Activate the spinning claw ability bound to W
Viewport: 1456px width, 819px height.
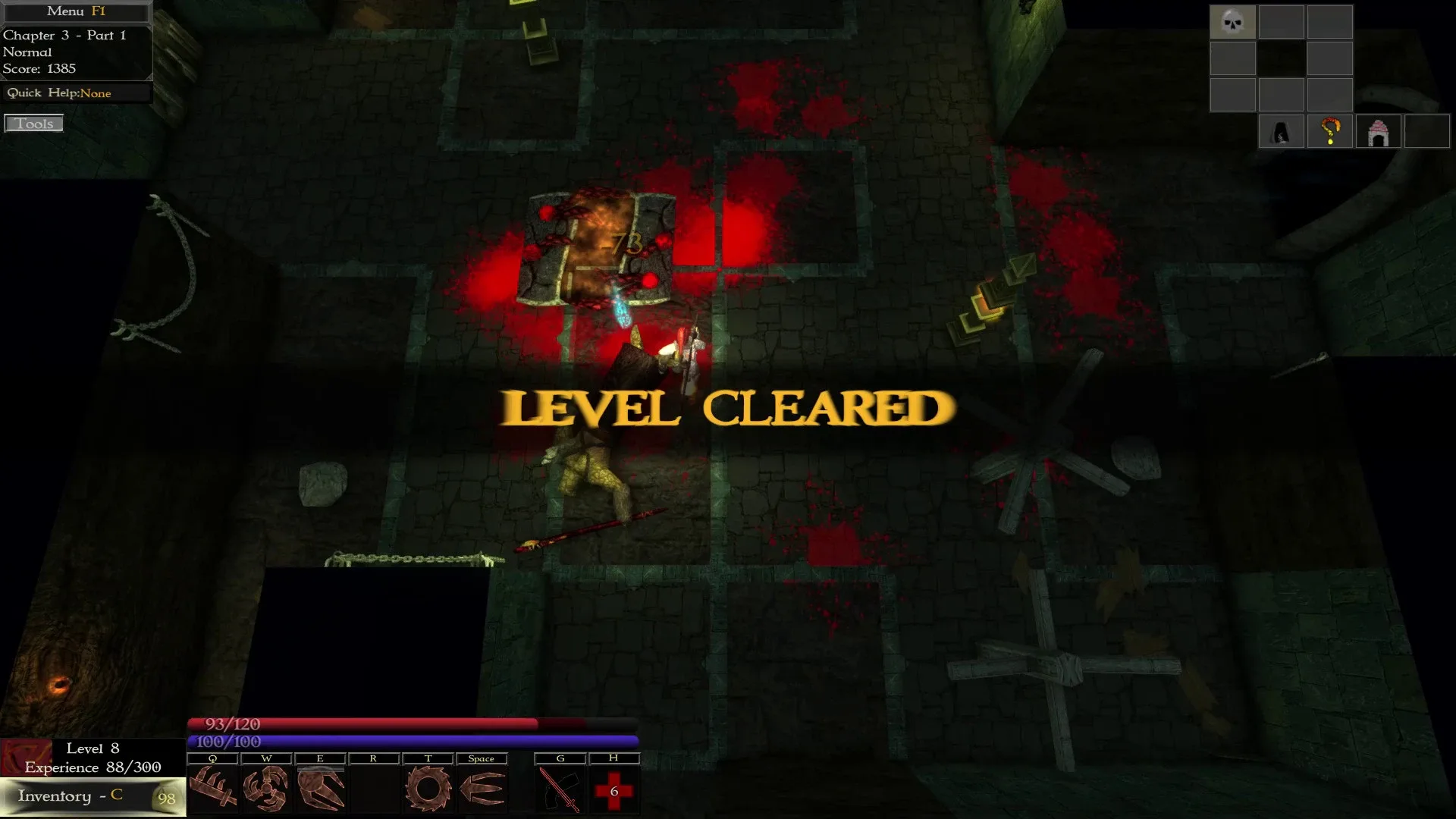[x=267, y=789]
